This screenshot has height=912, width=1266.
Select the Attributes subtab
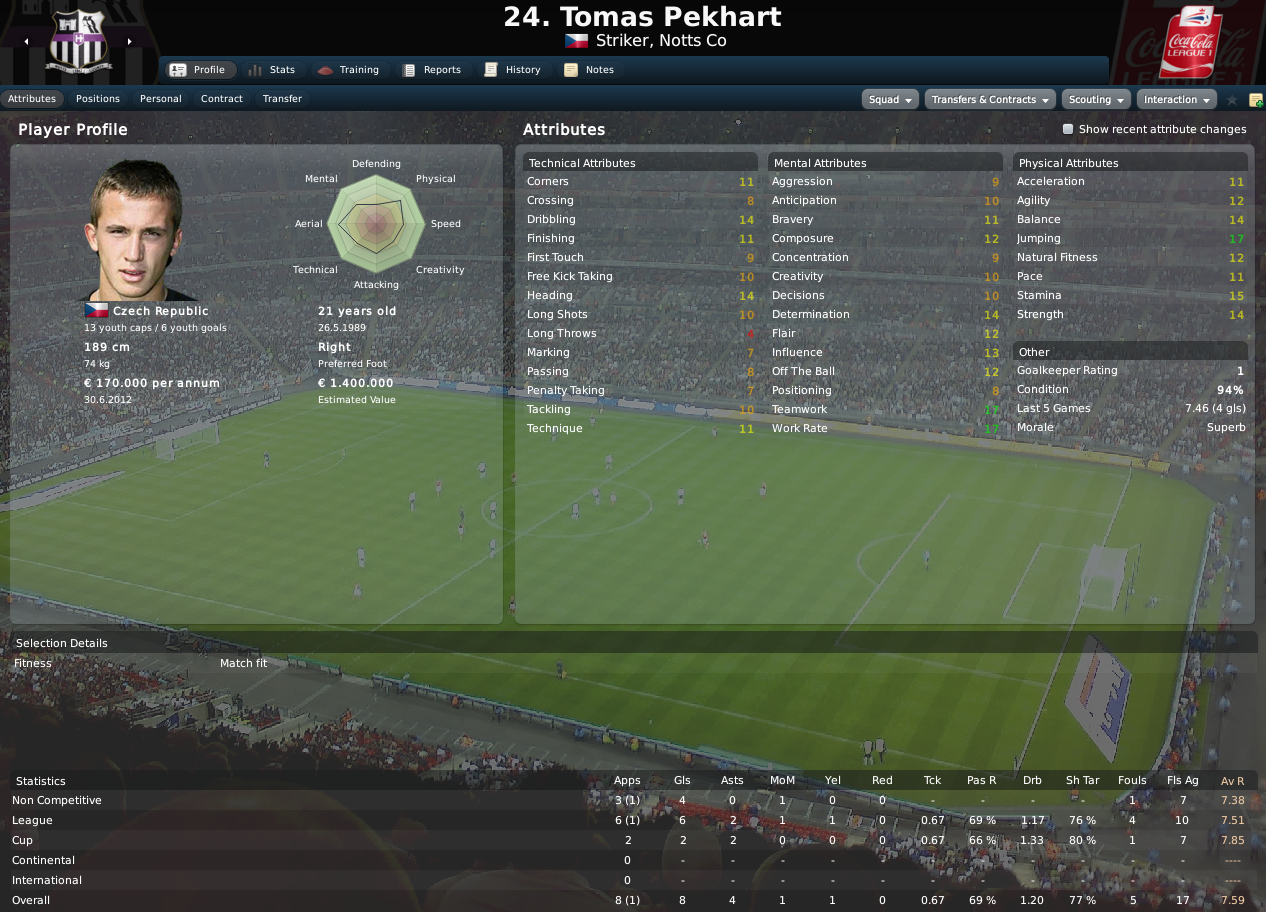pyautogui.click(x=32, y=99)
